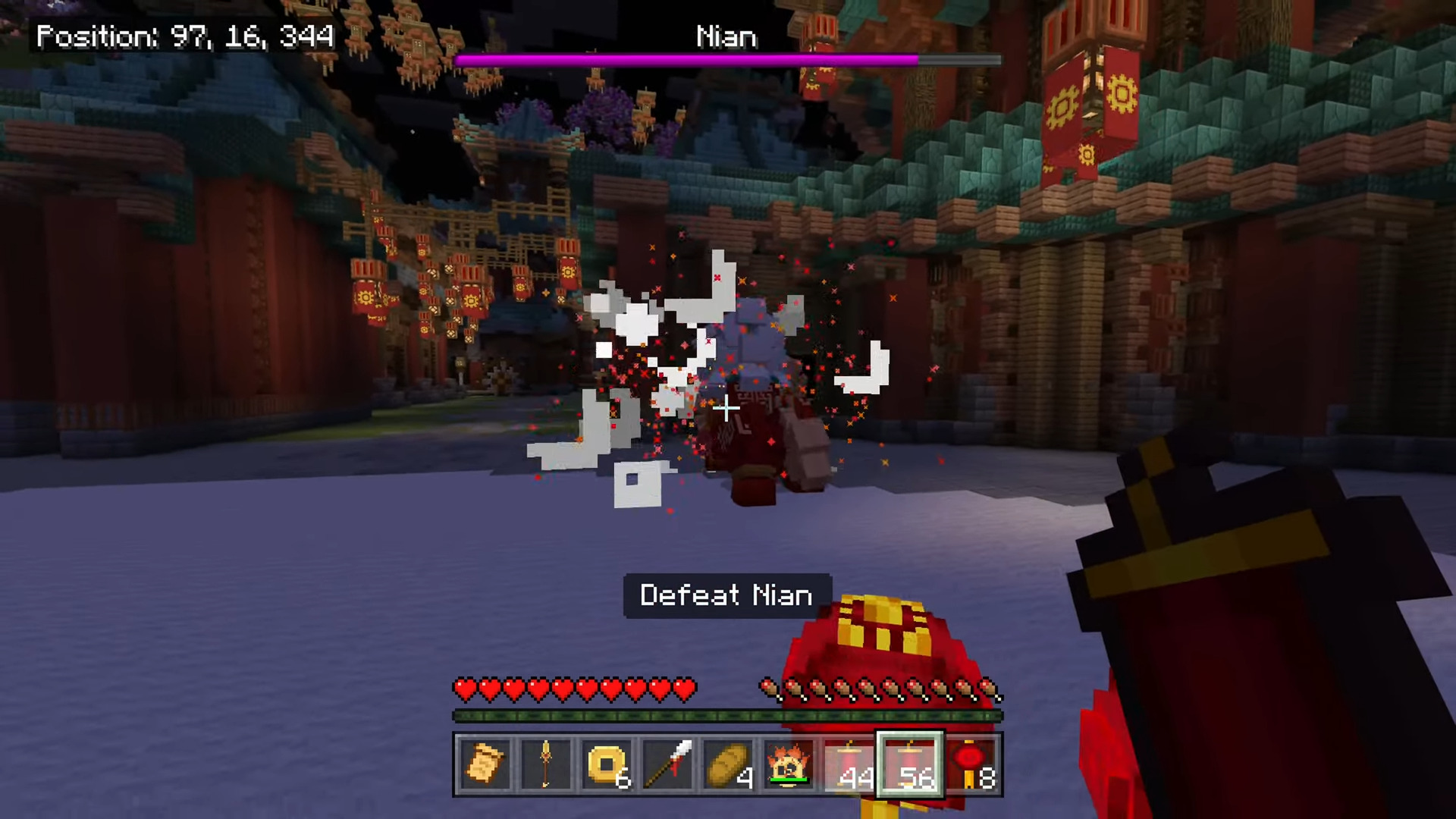Select the golden staff hotbar slot
Screen dimensions: 1456x819
click(x=546, y=764)
